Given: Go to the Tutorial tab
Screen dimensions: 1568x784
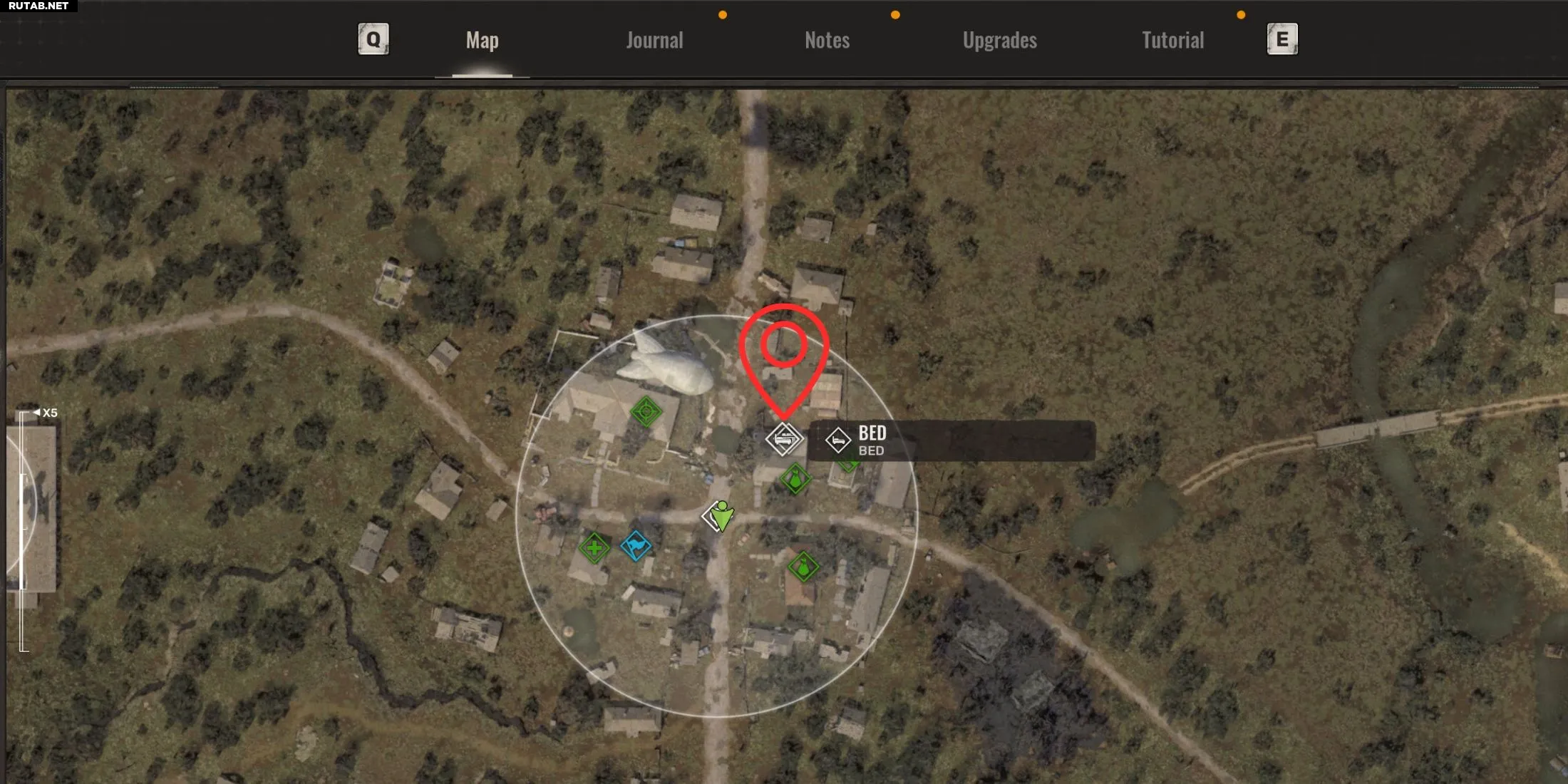Looking at the screenshot, I should pyautogui.click(x=1172, y=40).
